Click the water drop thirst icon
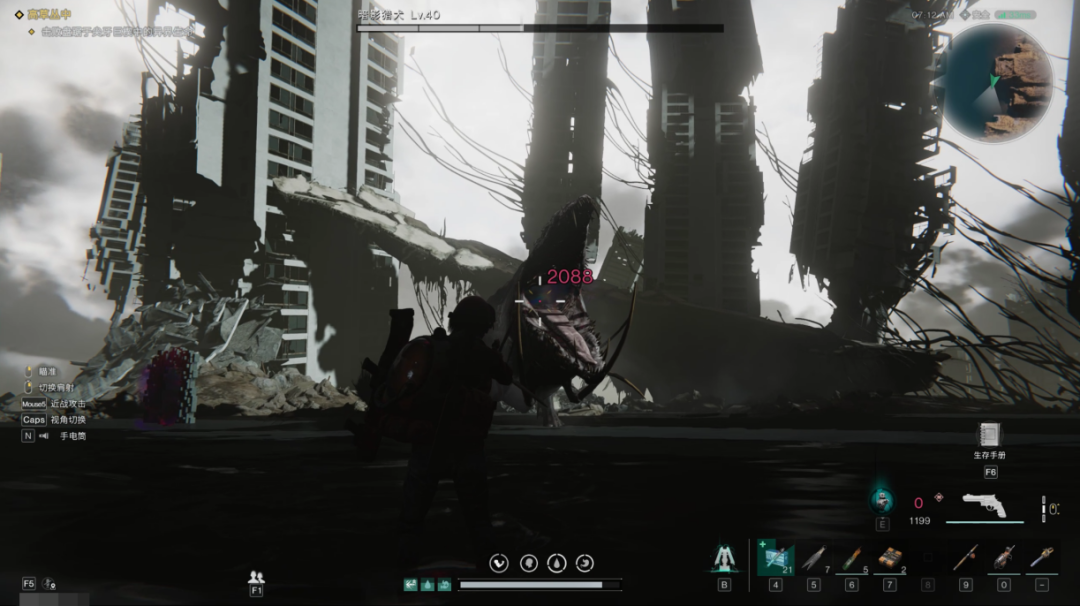The image size is (1080, 606). [557, 563]
